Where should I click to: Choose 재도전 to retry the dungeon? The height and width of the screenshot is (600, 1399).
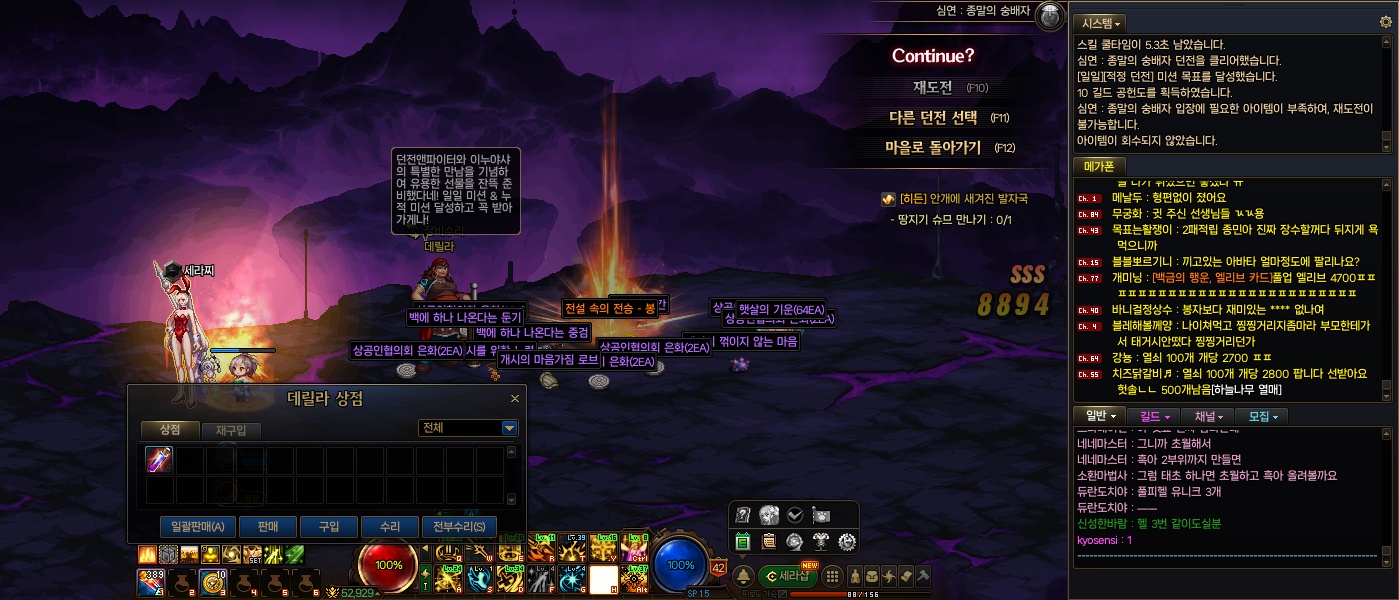[x=932, y=87]
